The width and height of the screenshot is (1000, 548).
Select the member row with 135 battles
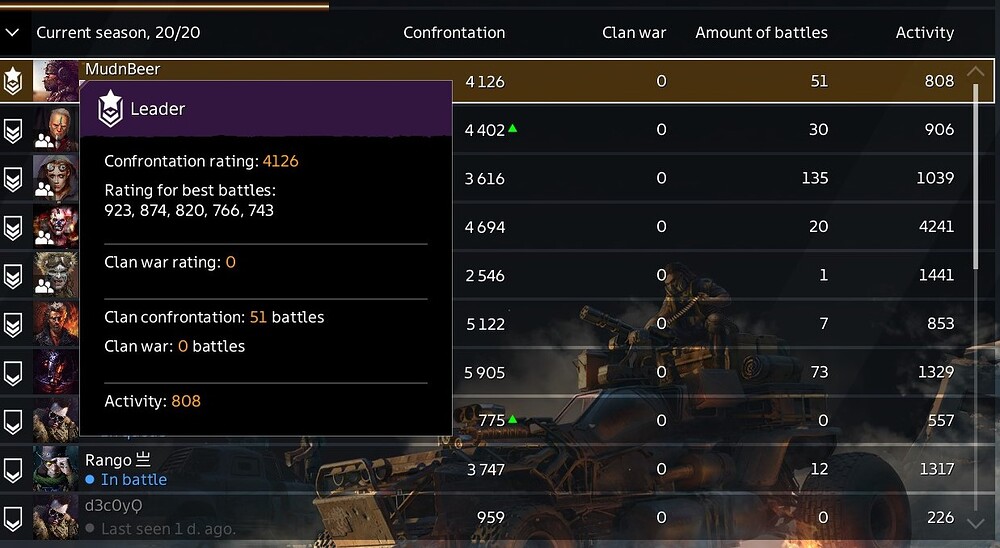click(x=700, y=179)
